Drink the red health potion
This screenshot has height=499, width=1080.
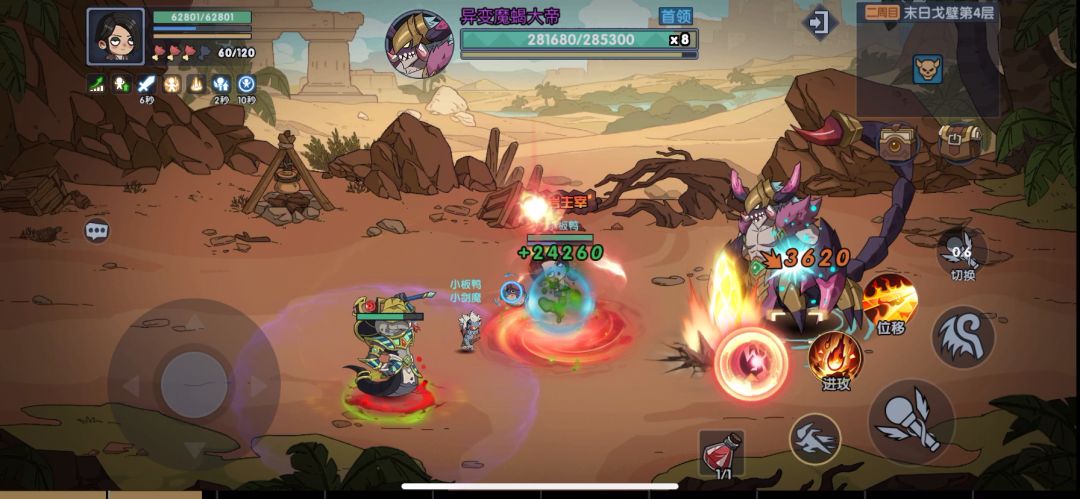(x=720, y=452)
